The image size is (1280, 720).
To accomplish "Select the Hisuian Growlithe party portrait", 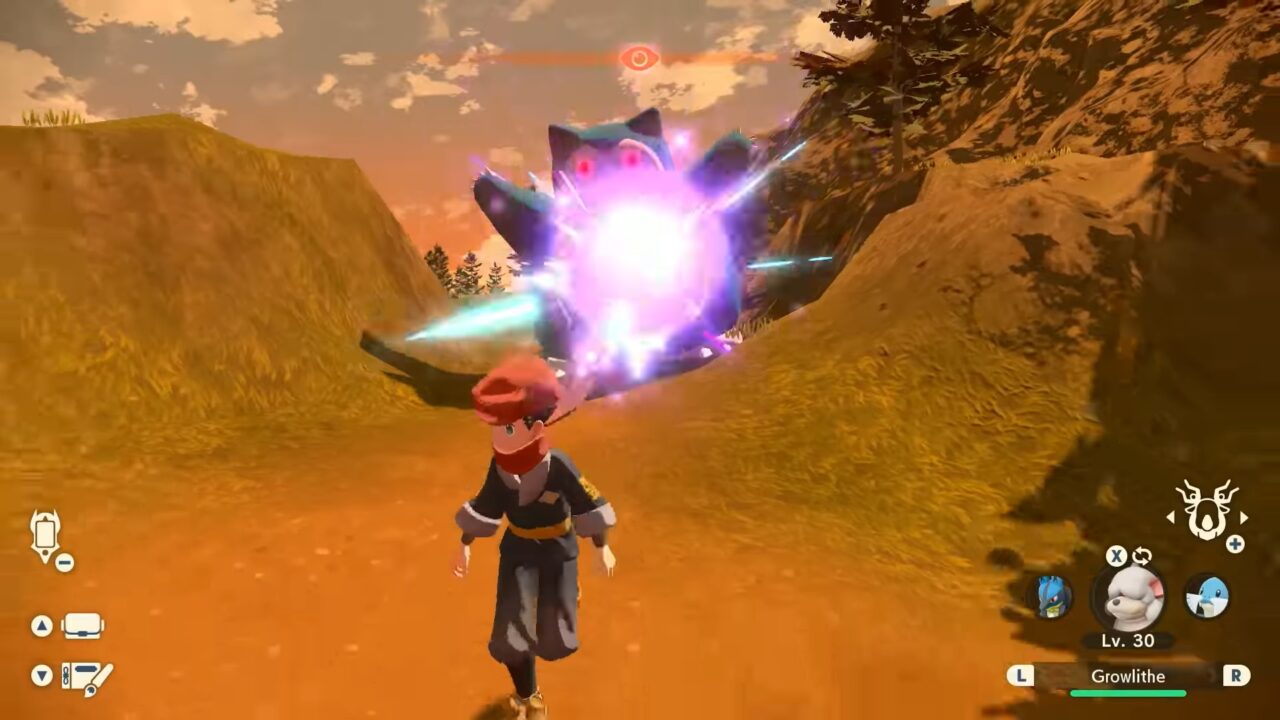I will [x=1128, y=597].
